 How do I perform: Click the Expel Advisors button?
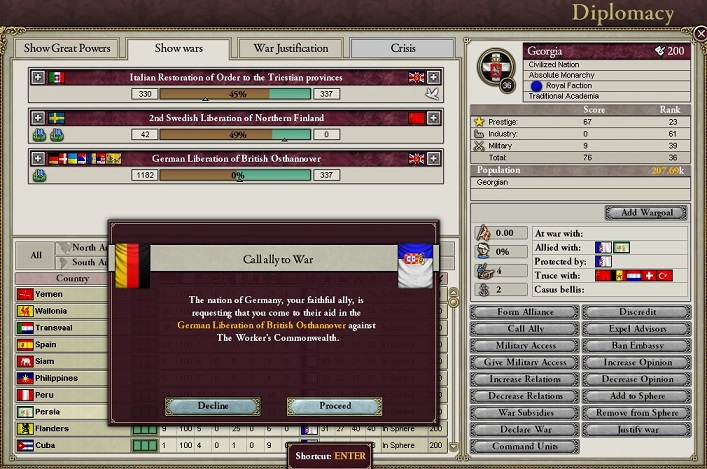(x=637, y=328)
